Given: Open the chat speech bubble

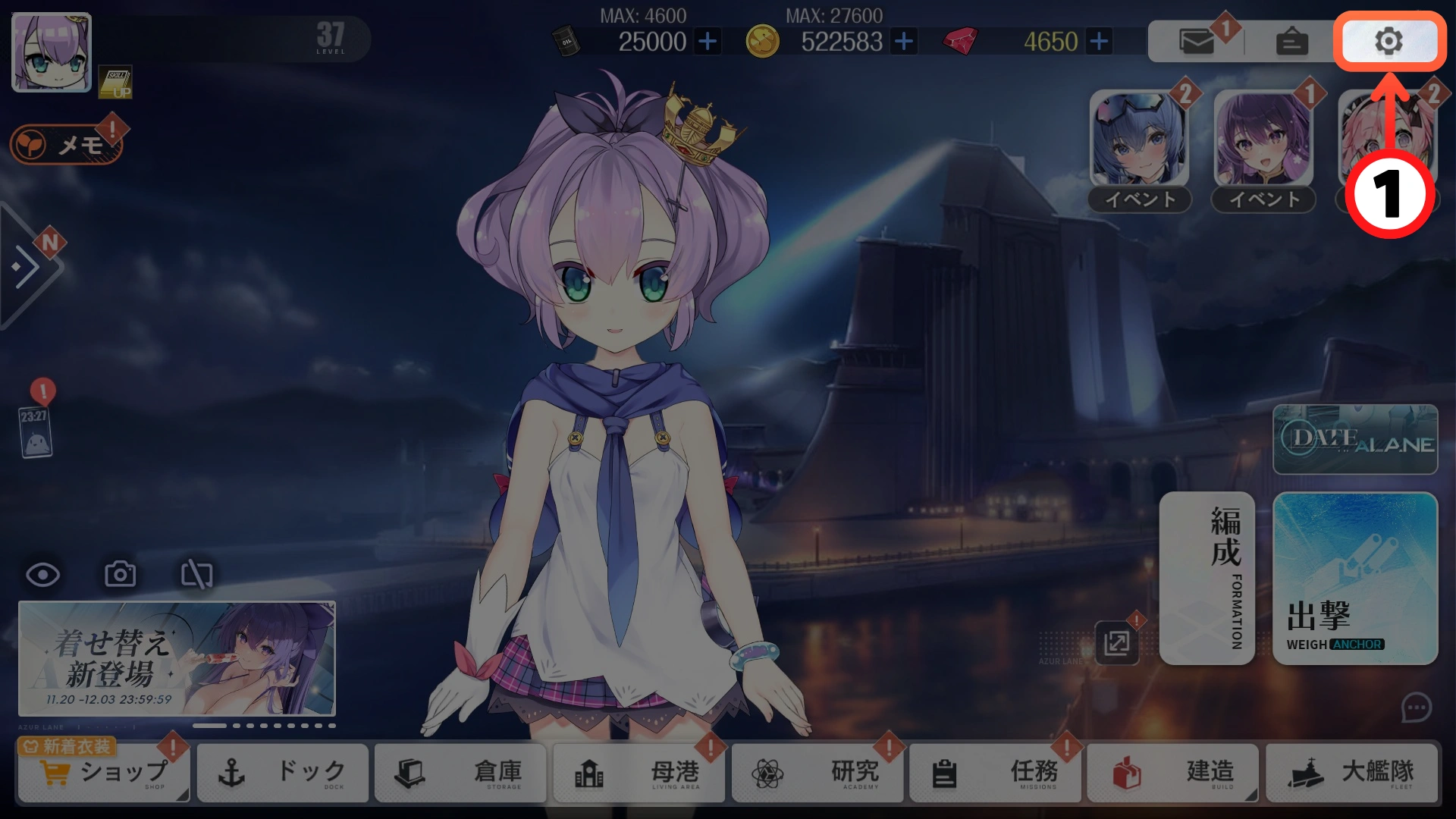Looking at the screenshot, I should click(1416, 708).
